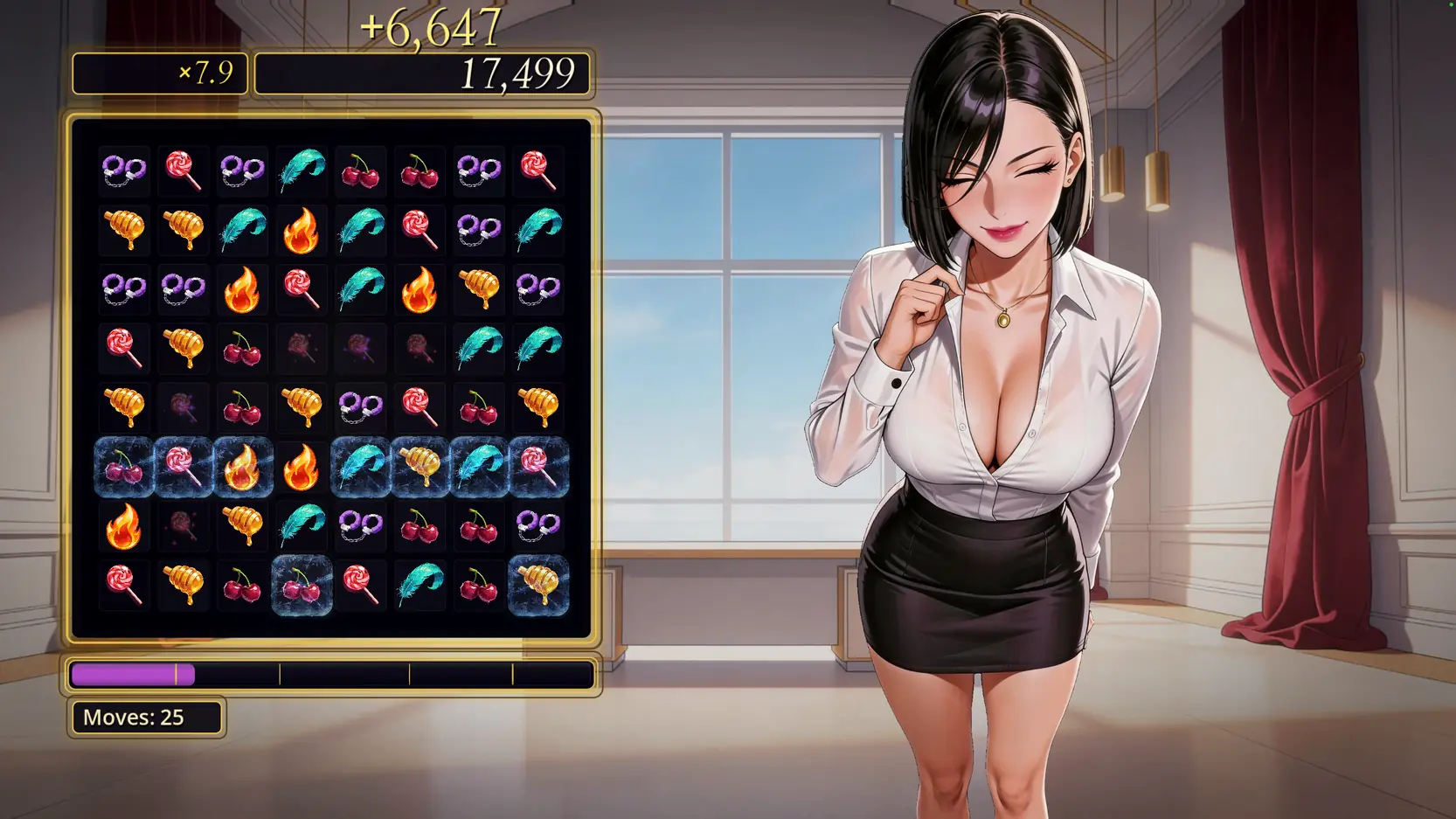
Task: Pick the frozen honey dipper between frozen feathers
Action: [x=419, y=467]
